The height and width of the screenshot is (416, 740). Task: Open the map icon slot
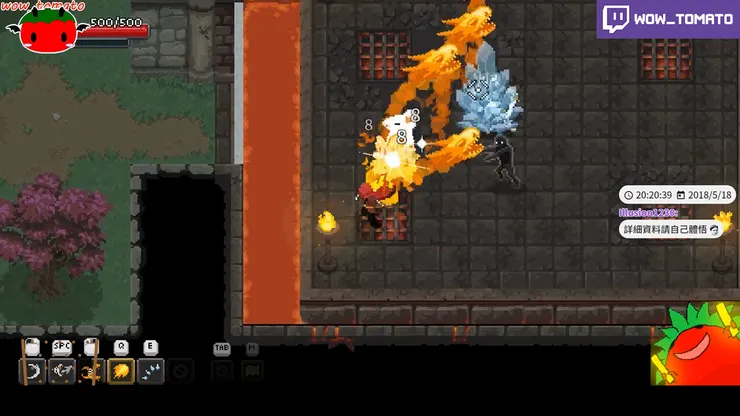click(x=252, y=371)
